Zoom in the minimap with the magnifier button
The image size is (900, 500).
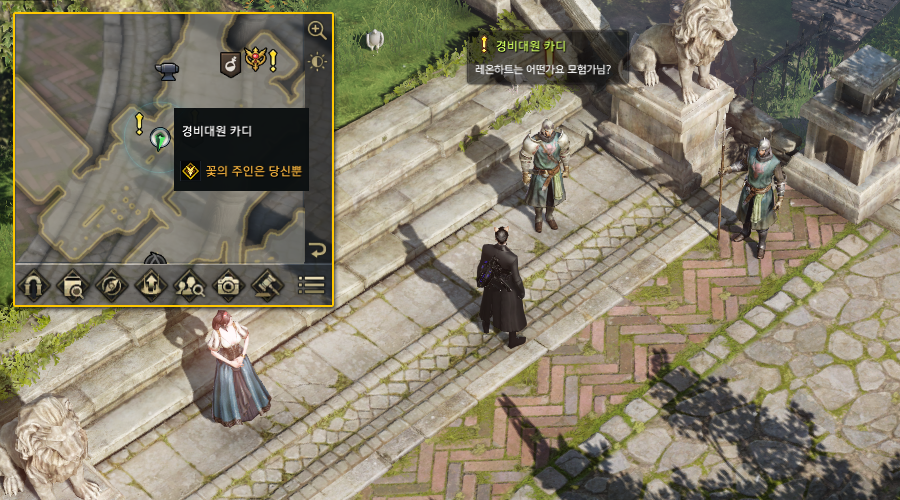point(317,30)
